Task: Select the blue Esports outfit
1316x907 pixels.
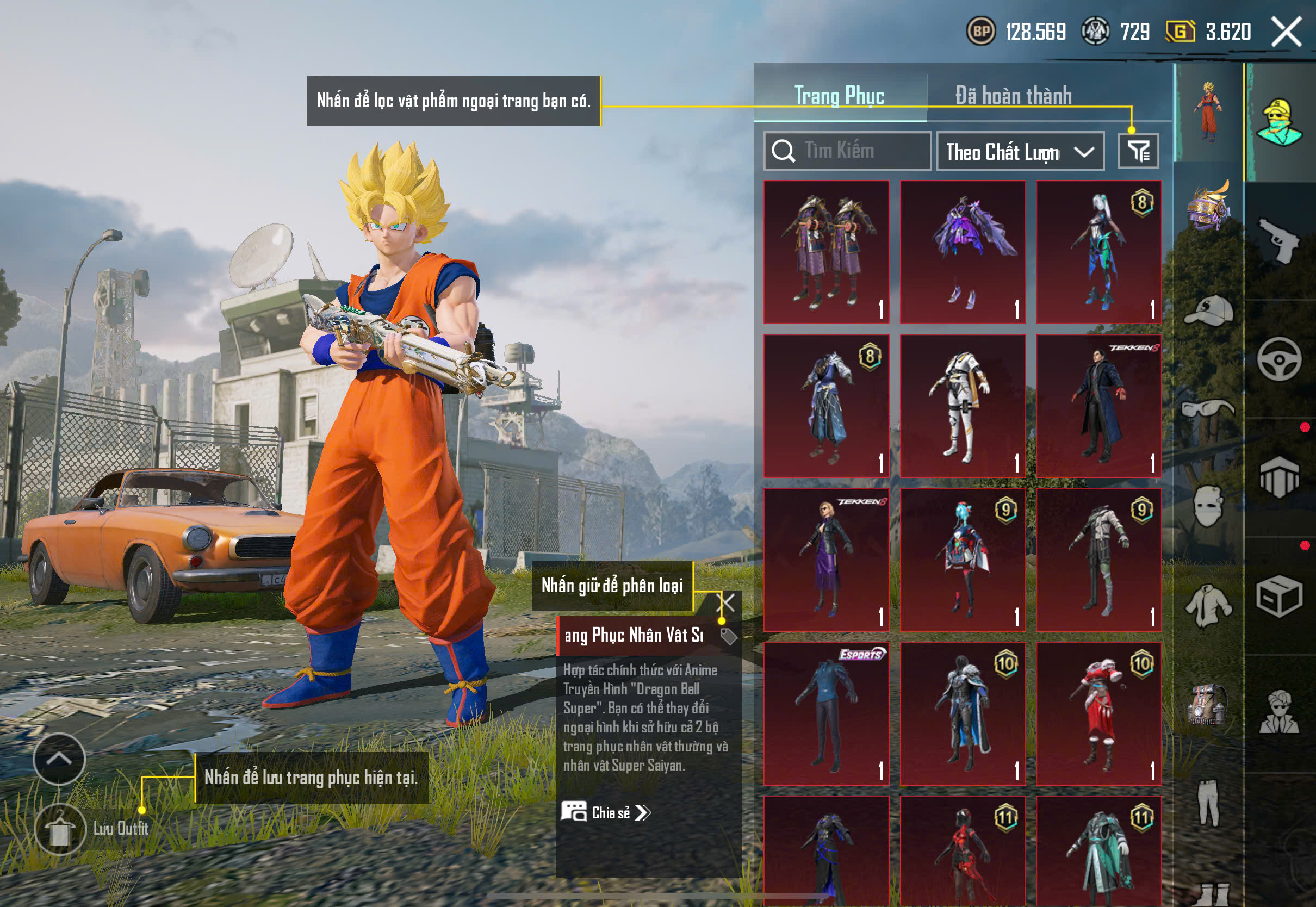Action: (826, 714)
